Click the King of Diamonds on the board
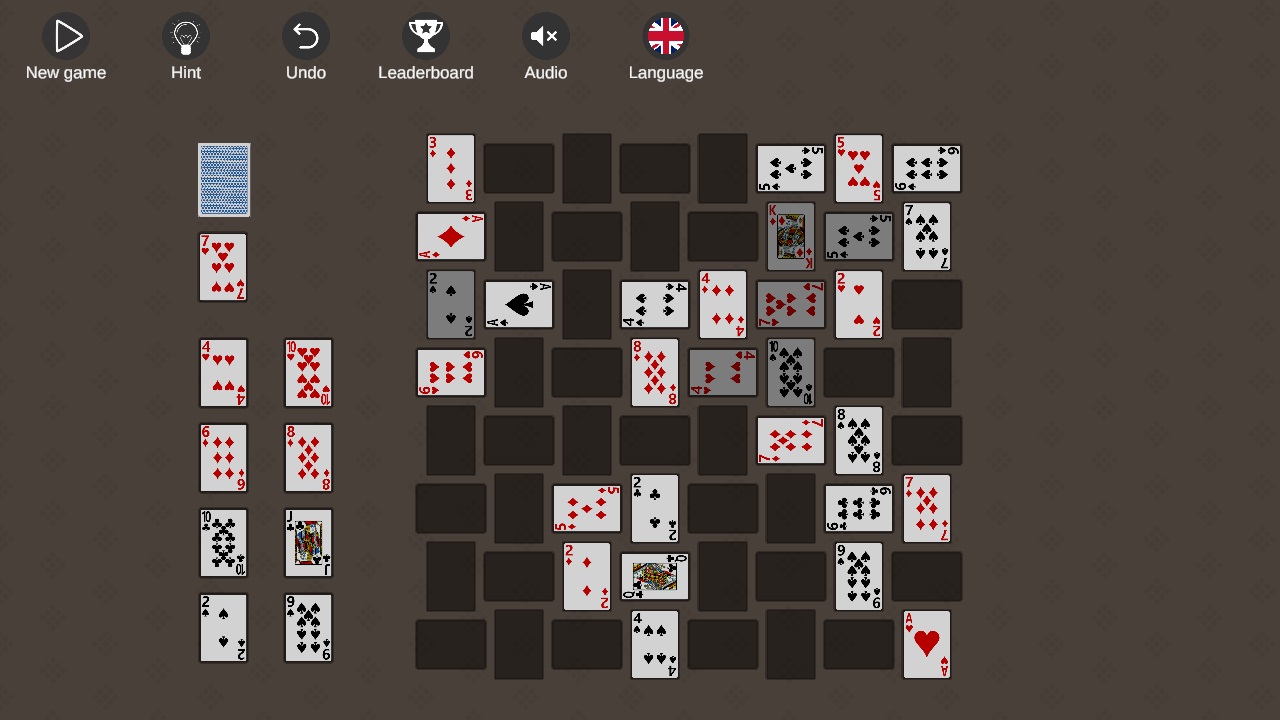This screenshot has width=1280, height=720. click(791, 237)
